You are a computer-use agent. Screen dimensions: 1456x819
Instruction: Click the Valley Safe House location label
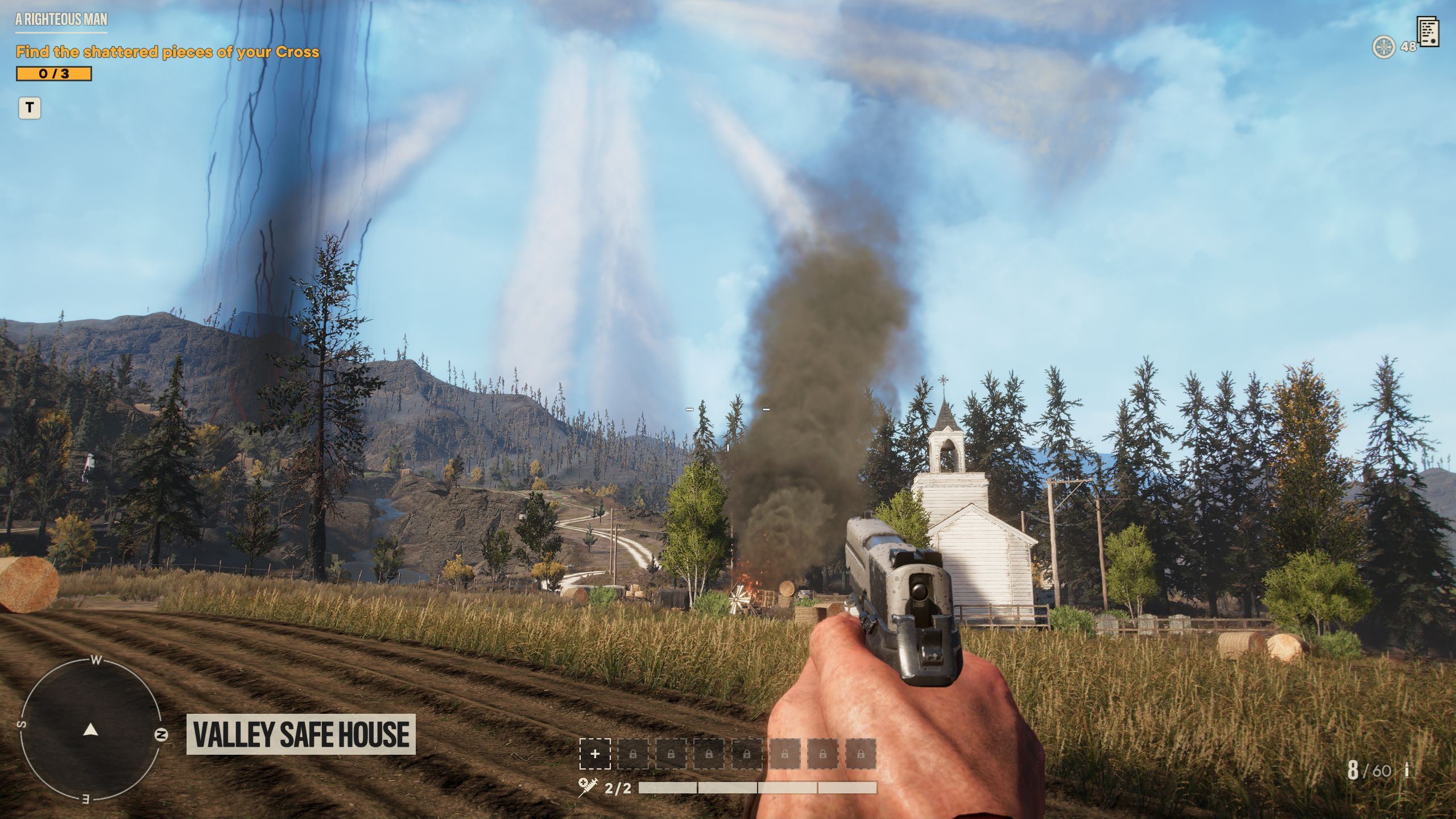[x=301, y=734]
